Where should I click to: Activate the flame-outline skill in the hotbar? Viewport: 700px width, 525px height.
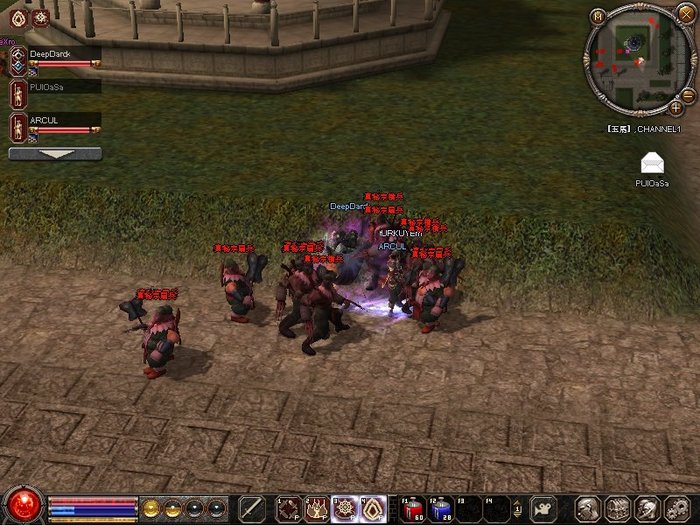373,508
